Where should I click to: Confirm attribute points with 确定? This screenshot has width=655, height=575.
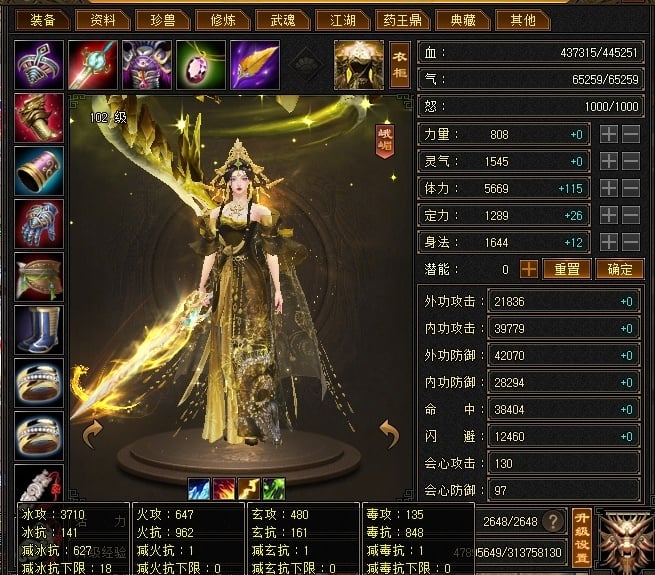click(619, 269)
